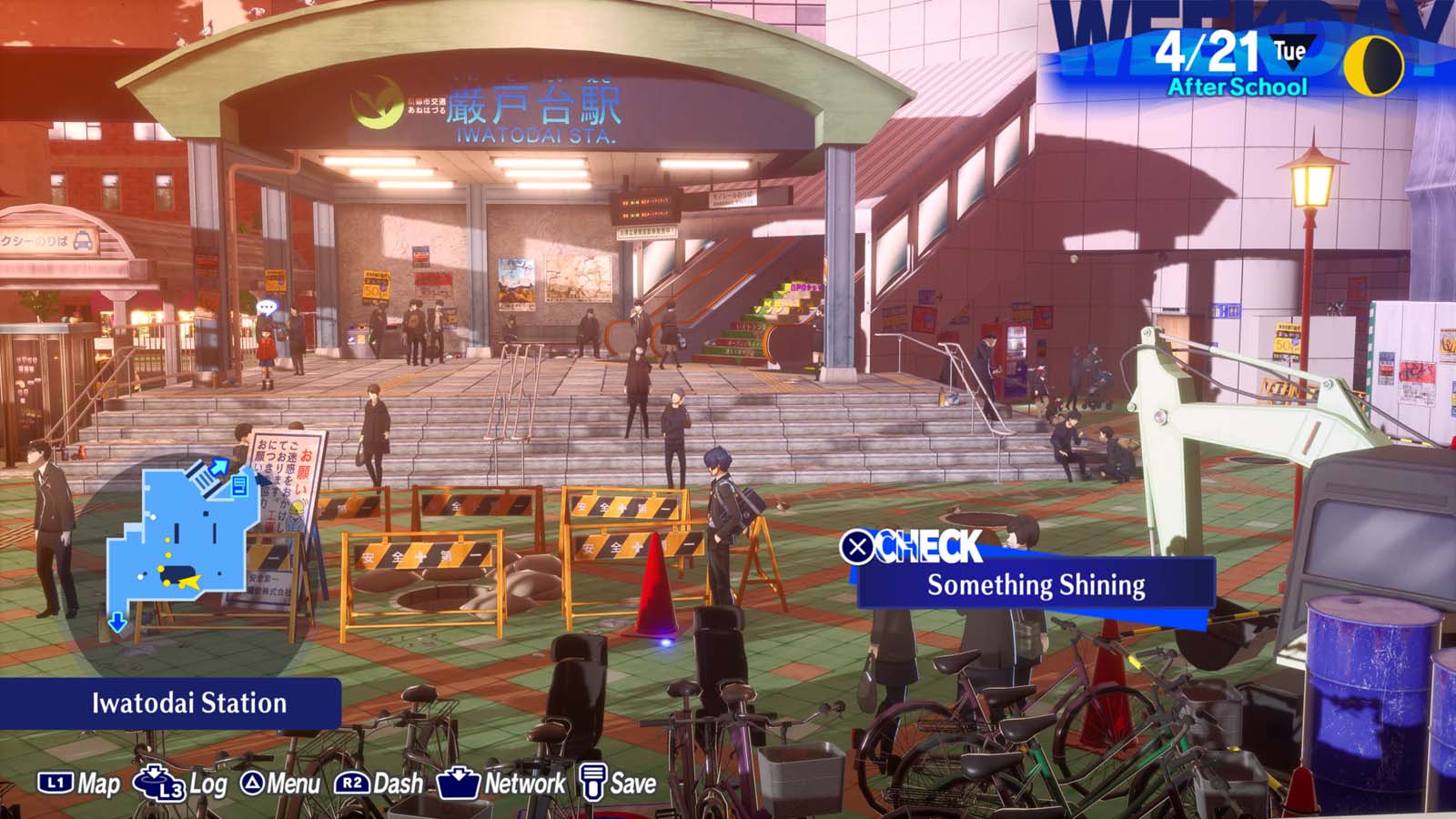Toggle the moon phase indicator
This screenshot has height=819, width=1456.
click(x=1375, y=66)
